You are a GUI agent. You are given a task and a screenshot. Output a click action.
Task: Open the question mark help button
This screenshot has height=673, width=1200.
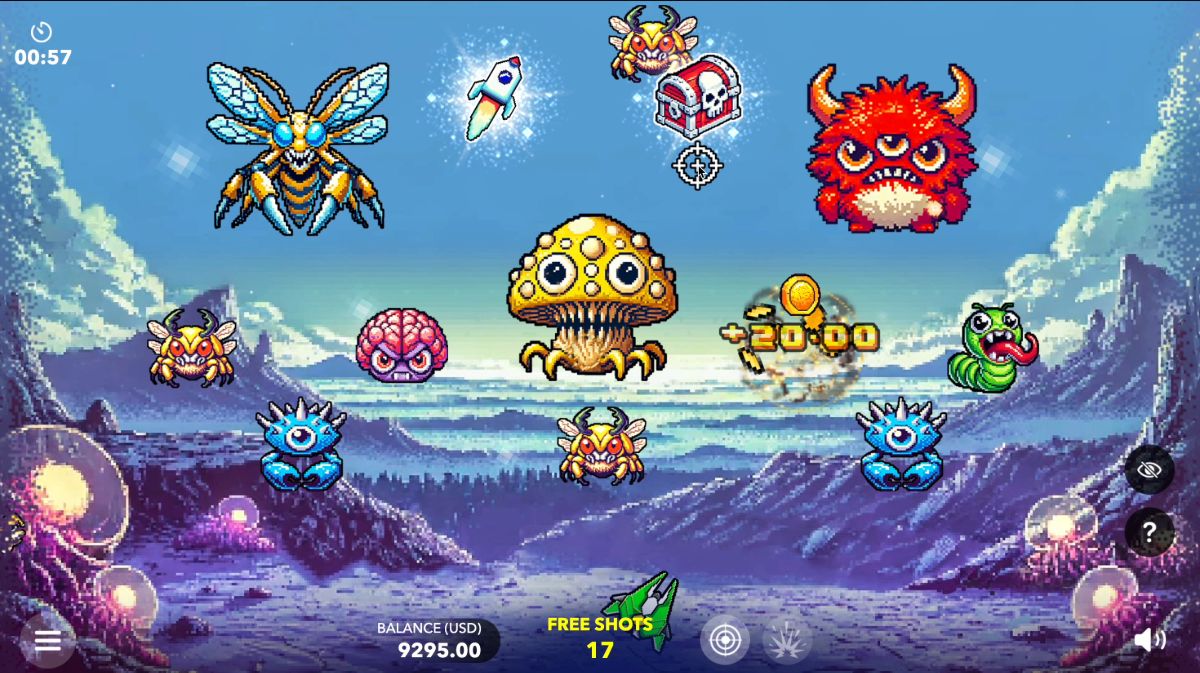pyautogui.click(x=1150, y=531)
